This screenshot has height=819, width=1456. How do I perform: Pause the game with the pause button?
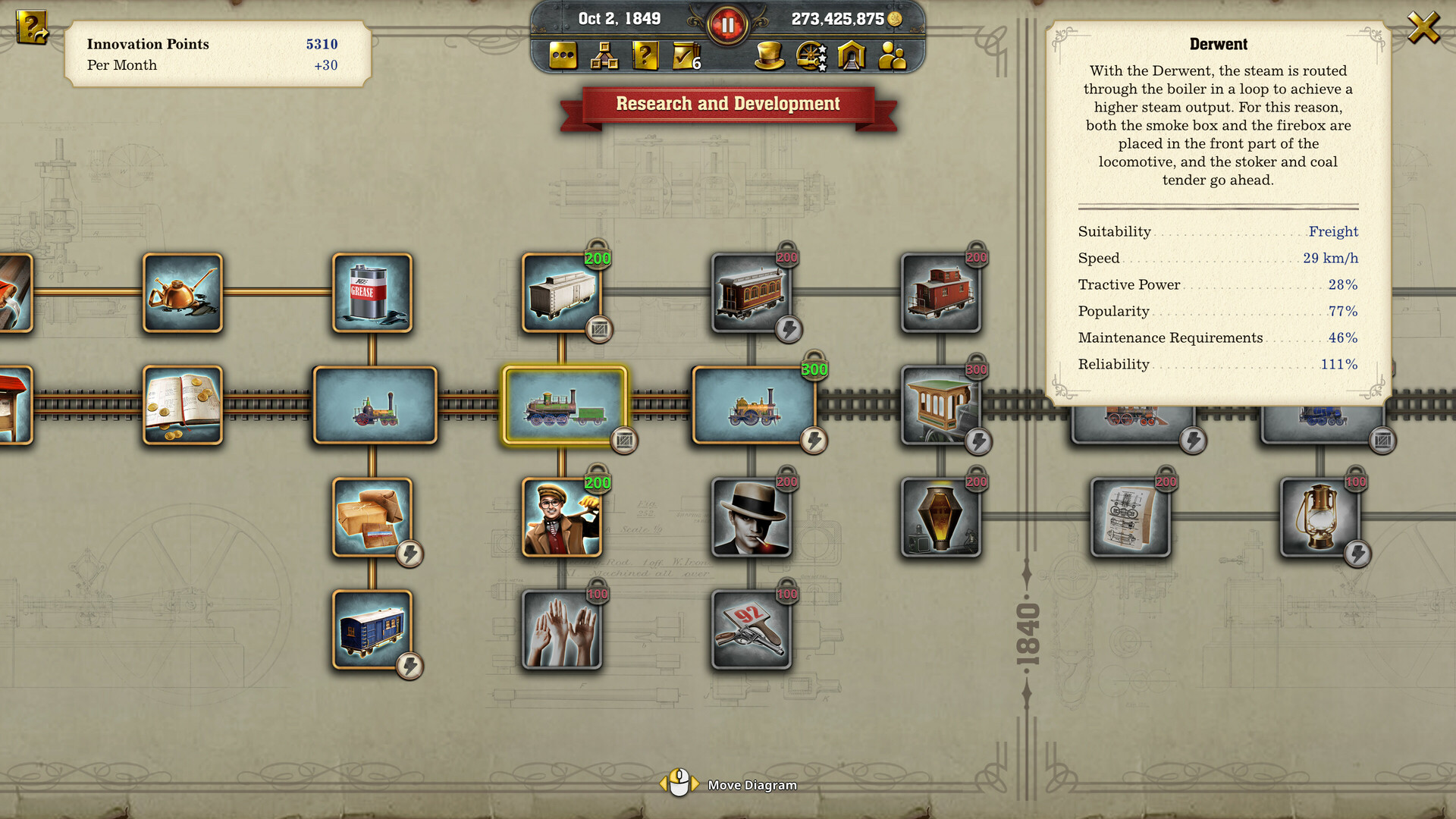(728, 23)
